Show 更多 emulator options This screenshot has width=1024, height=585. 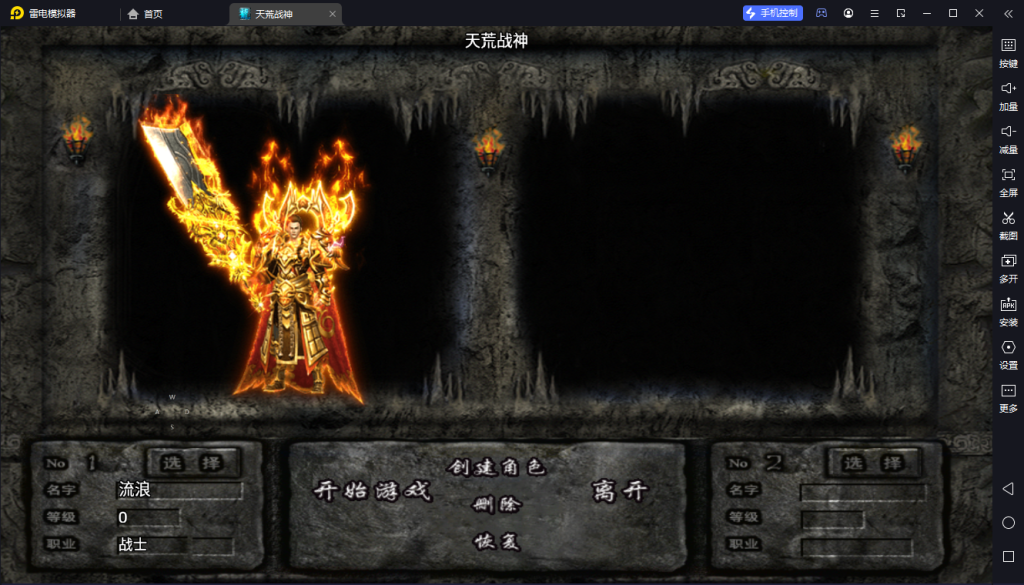tap(1008, 396)
